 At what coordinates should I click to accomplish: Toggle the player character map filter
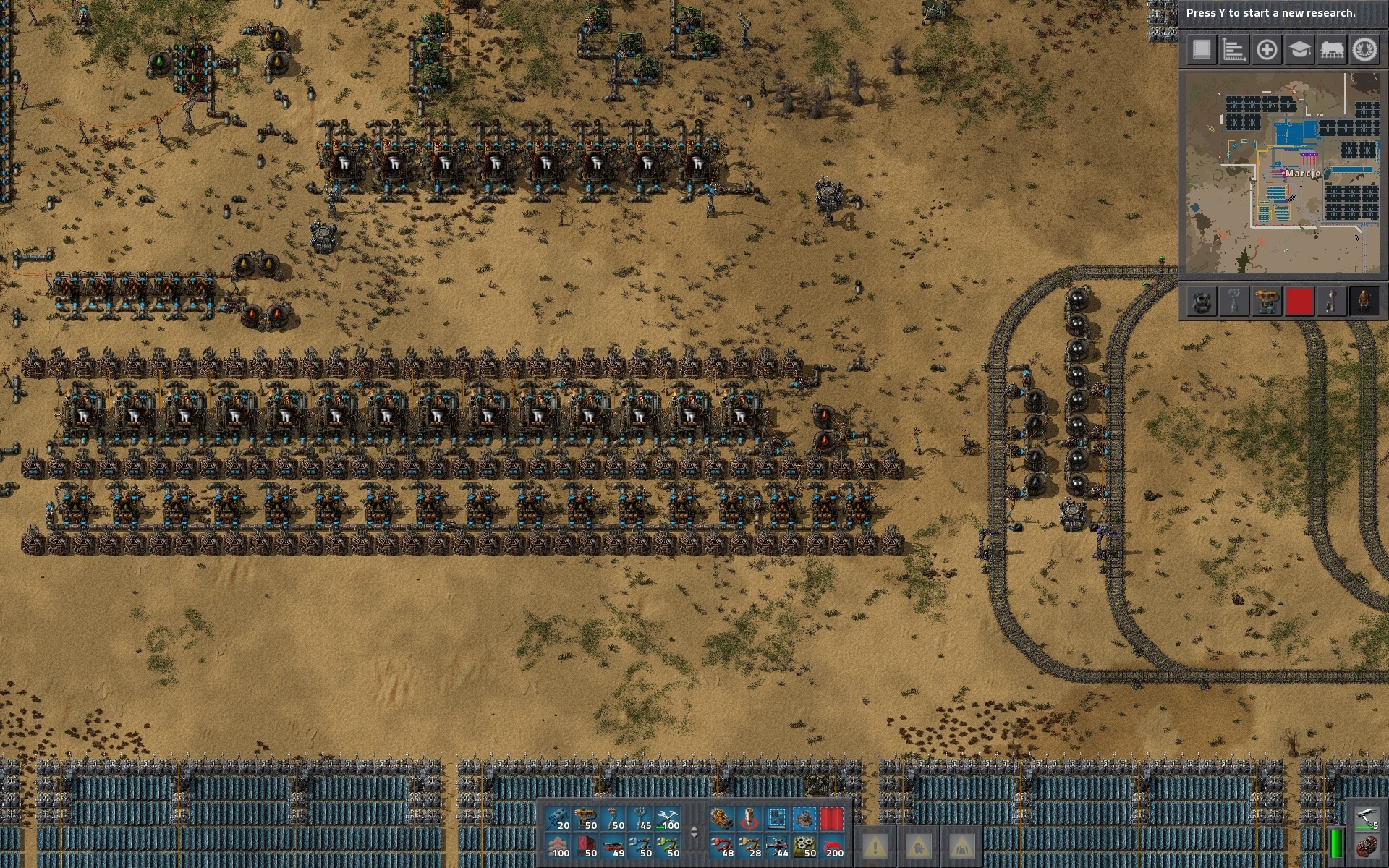click(1364, 301)
